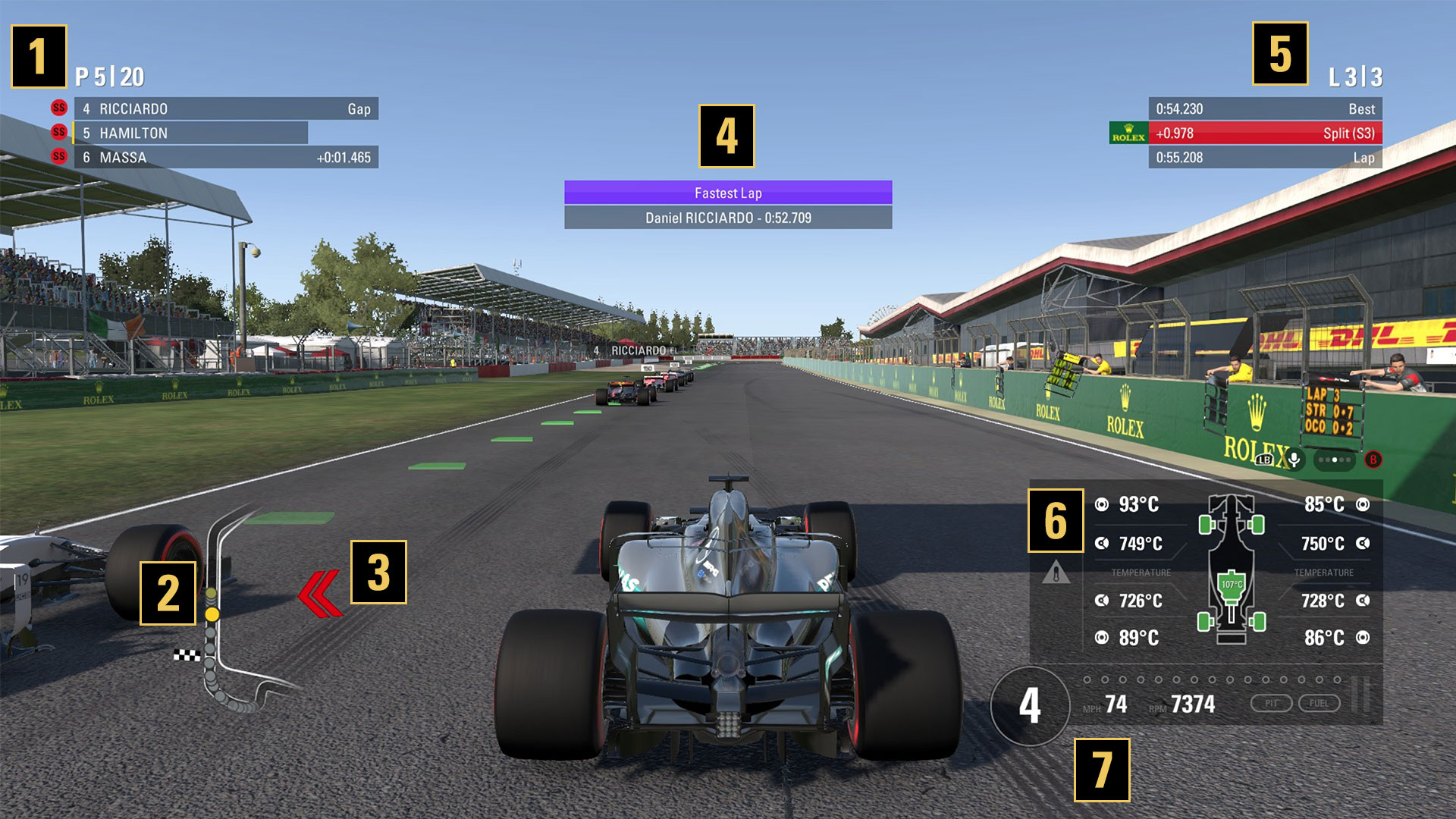Toggle the SS tyre indicator beside MASSA
The height and width of the screenshot is (819, 1456).
coord(58,158)
